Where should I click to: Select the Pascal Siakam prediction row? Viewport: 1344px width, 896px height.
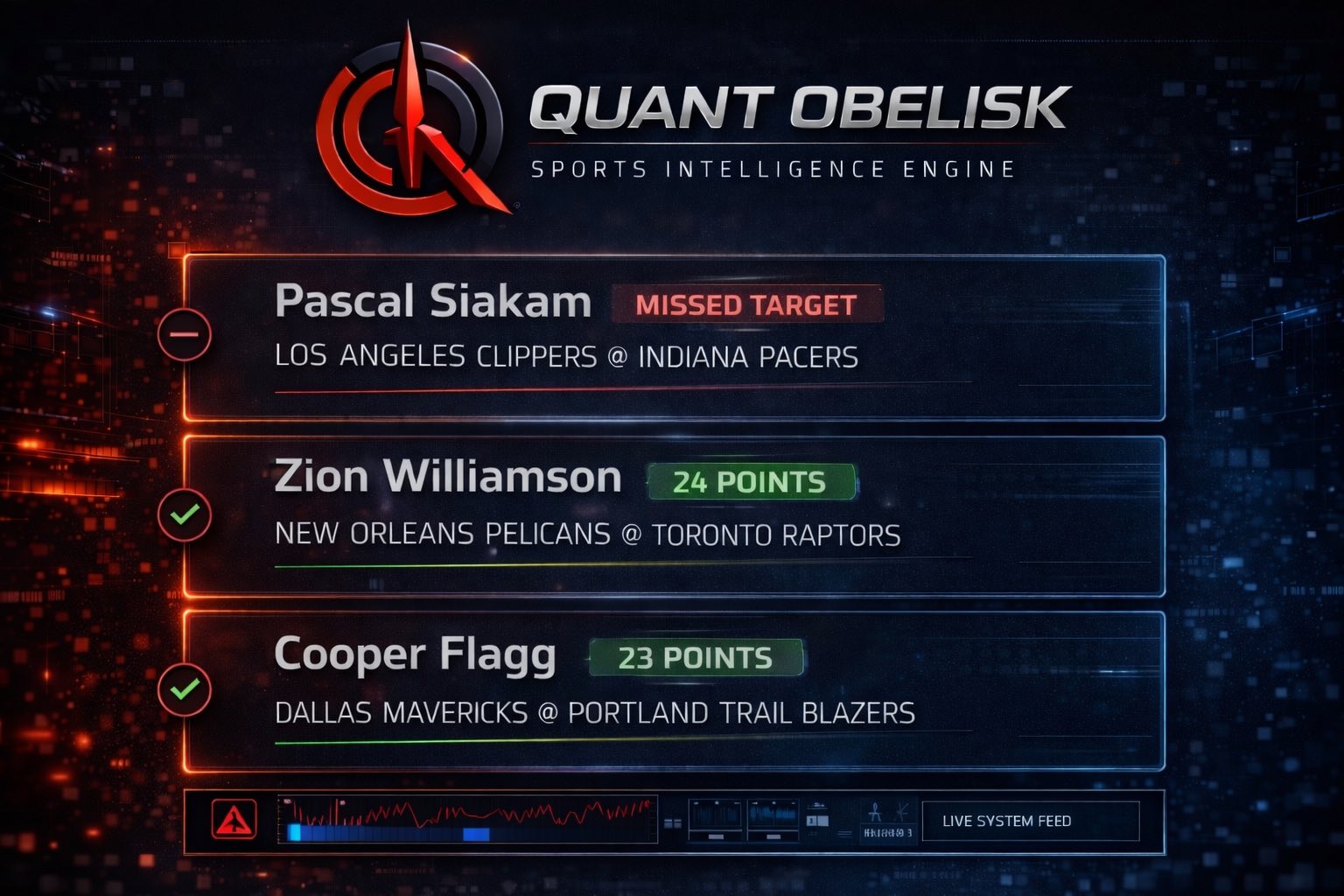coord(674,339)
